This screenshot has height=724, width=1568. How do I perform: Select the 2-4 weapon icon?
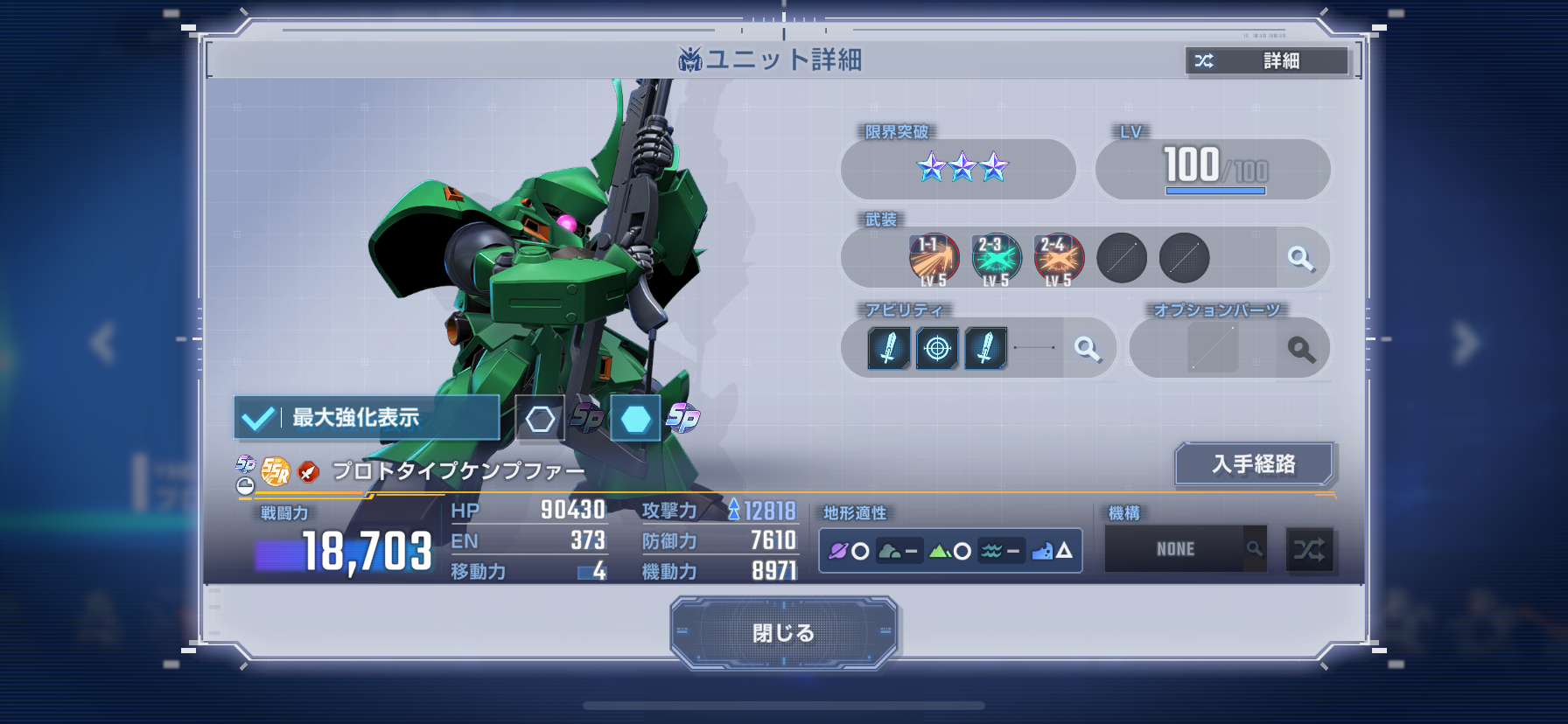tap(1059, 259)
